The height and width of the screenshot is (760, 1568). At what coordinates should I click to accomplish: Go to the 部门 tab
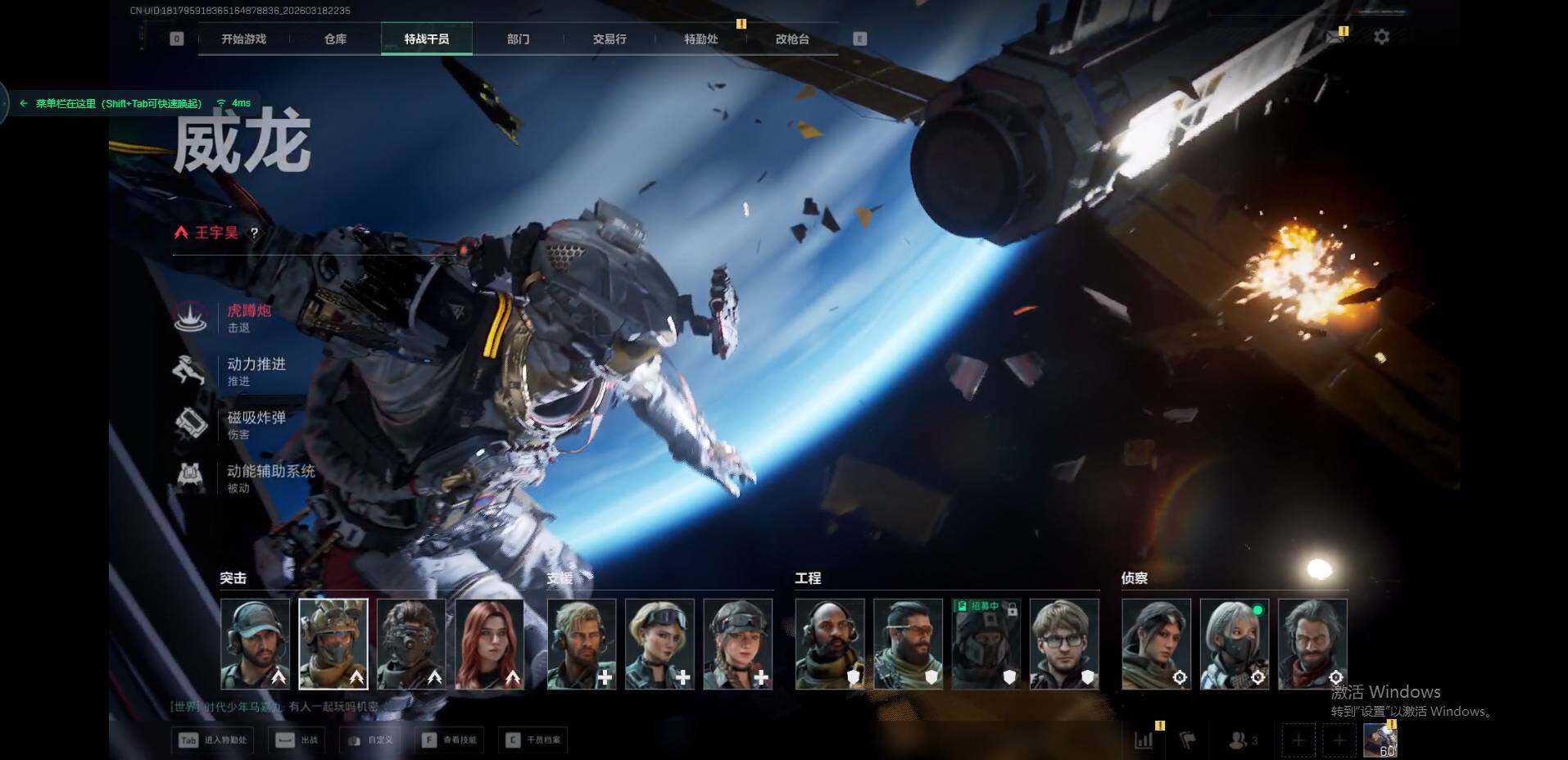[518, 39]
